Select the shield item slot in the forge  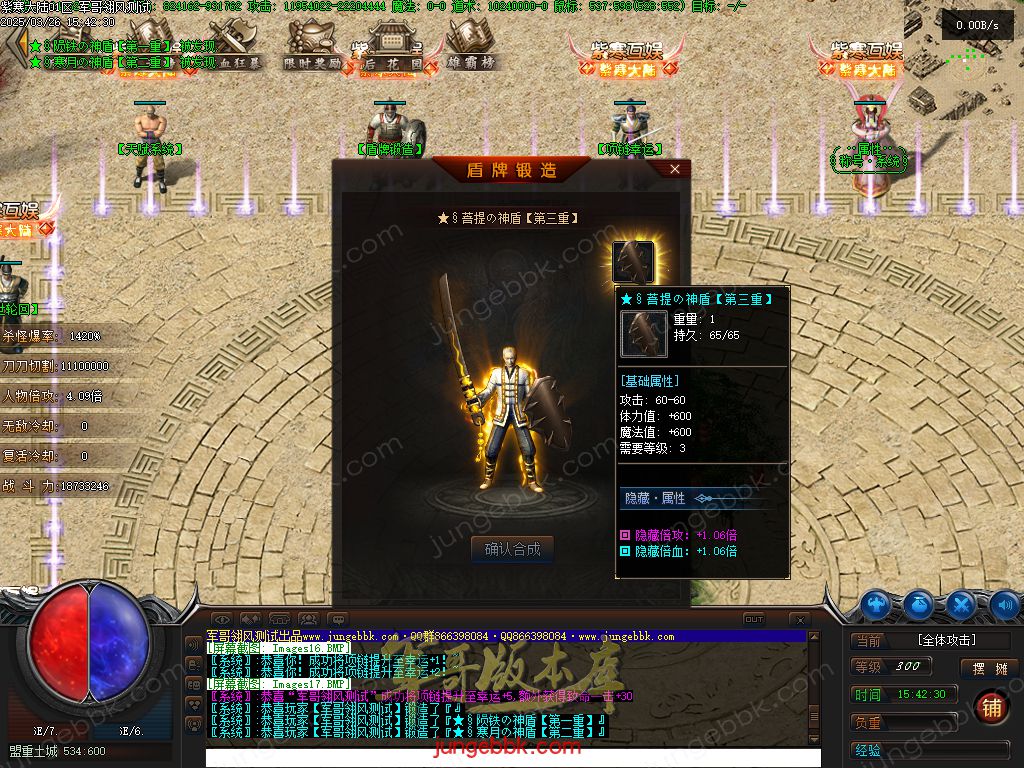pos(633,263)
